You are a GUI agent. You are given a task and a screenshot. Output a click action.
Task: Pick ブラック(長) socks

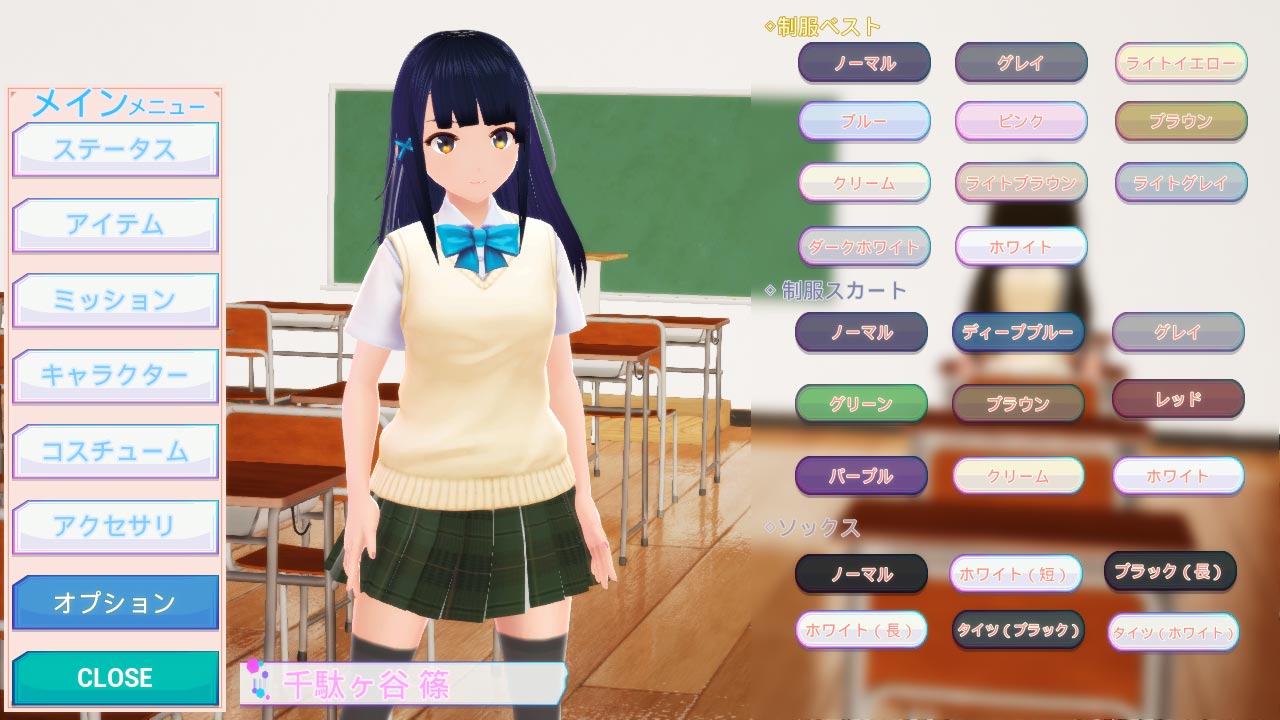(x=1170, y=571)
